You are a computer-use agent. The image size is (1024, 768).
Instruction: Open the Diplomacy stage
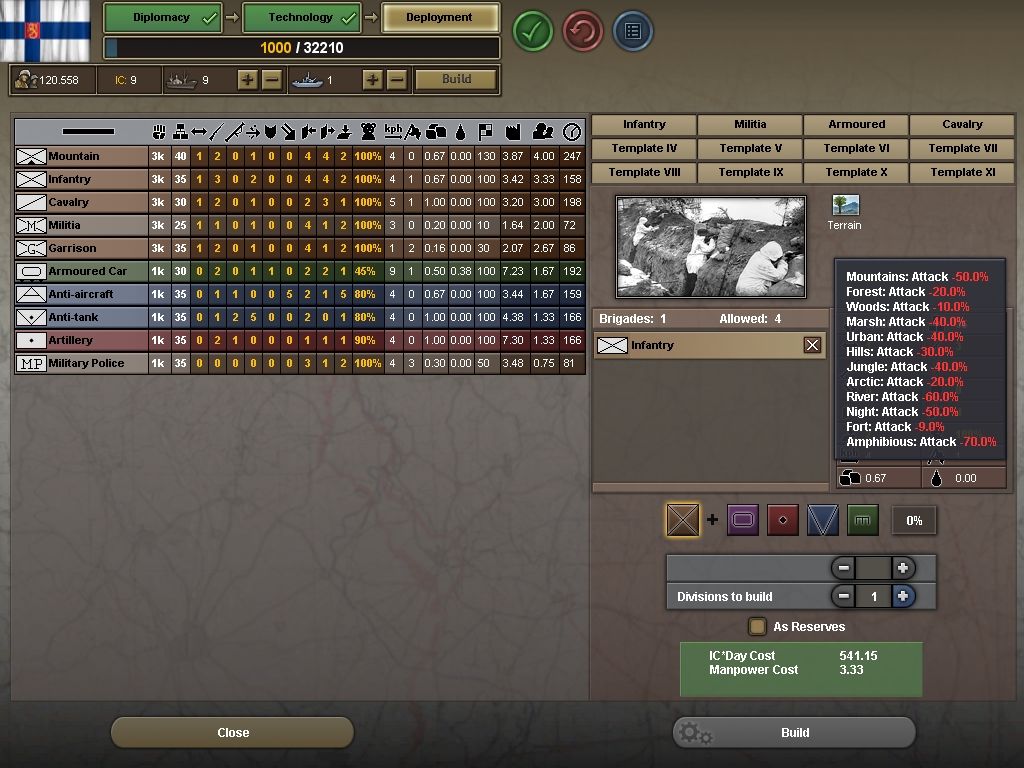tap(163, 18)
